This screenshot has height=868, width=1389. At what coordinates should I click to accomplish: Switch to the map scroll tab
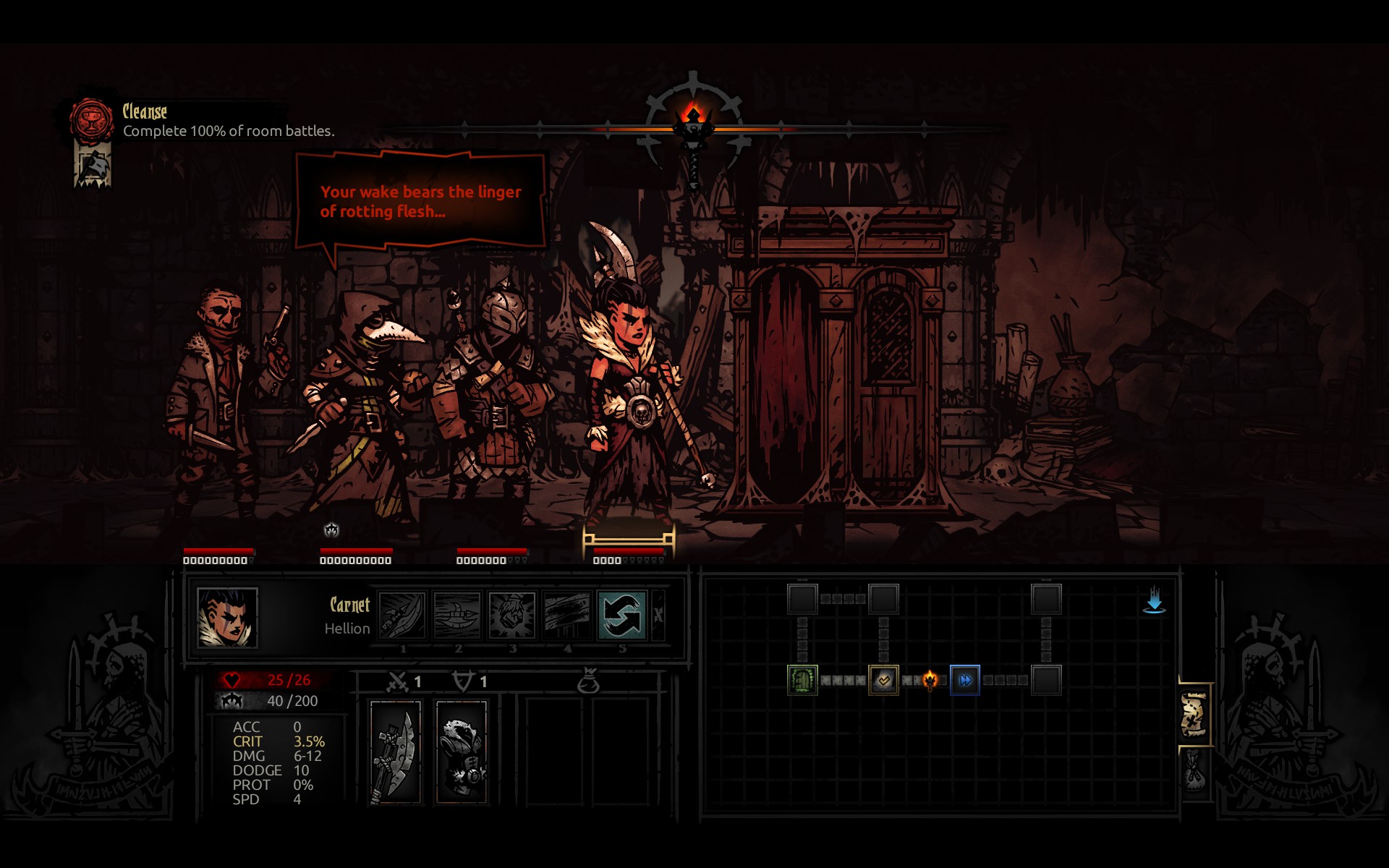(1194, 715)
